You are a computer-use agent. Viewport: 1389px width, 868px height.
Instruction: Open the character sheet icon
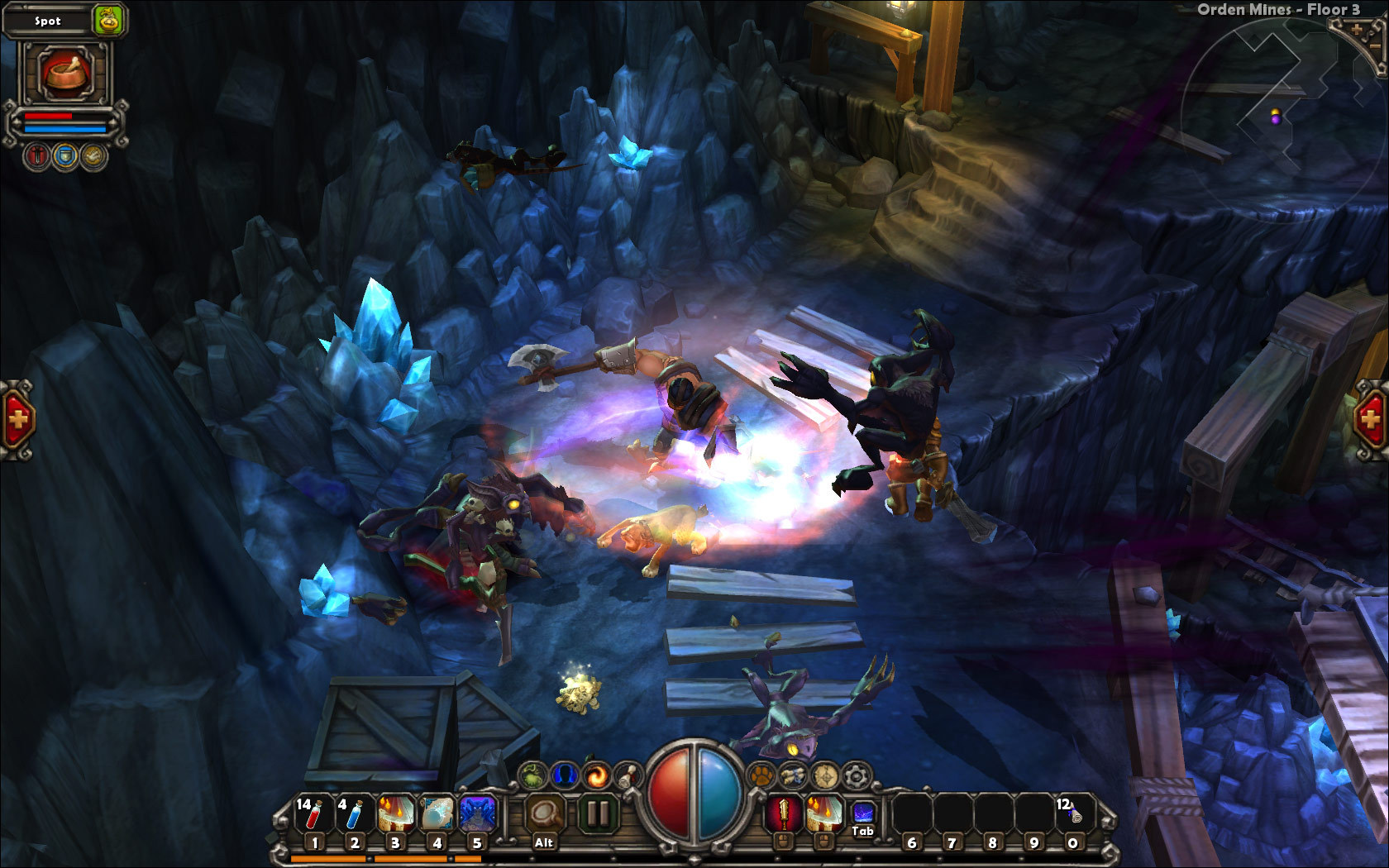click(x=565, y=775)
